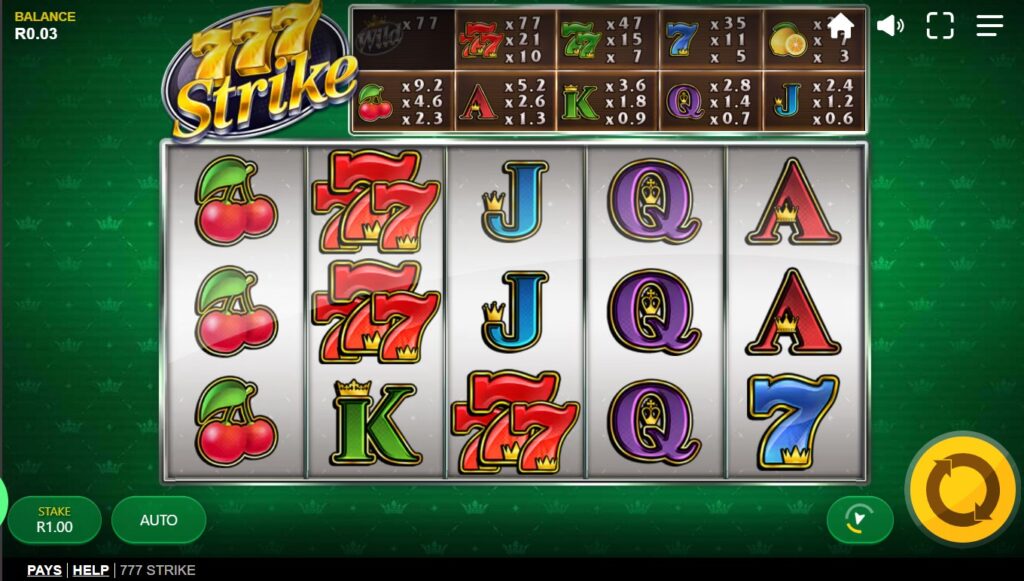Image resolution: width=1024 pixels, height=581 pixels.
Task: Toggle the sound speaker icon
Action: click(890, 26)
